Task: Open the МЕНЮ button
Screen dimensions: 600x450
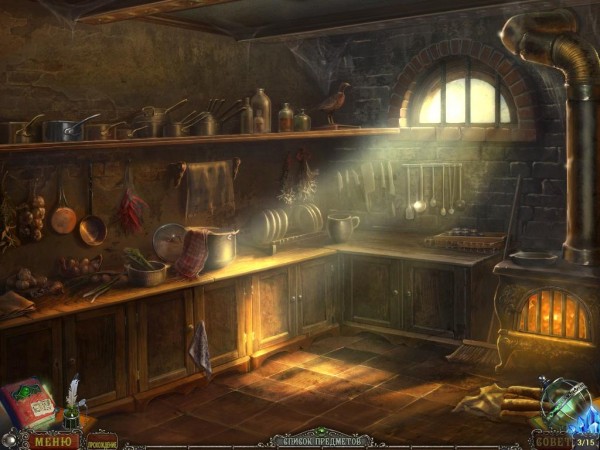Action: [x=51, y=440]
